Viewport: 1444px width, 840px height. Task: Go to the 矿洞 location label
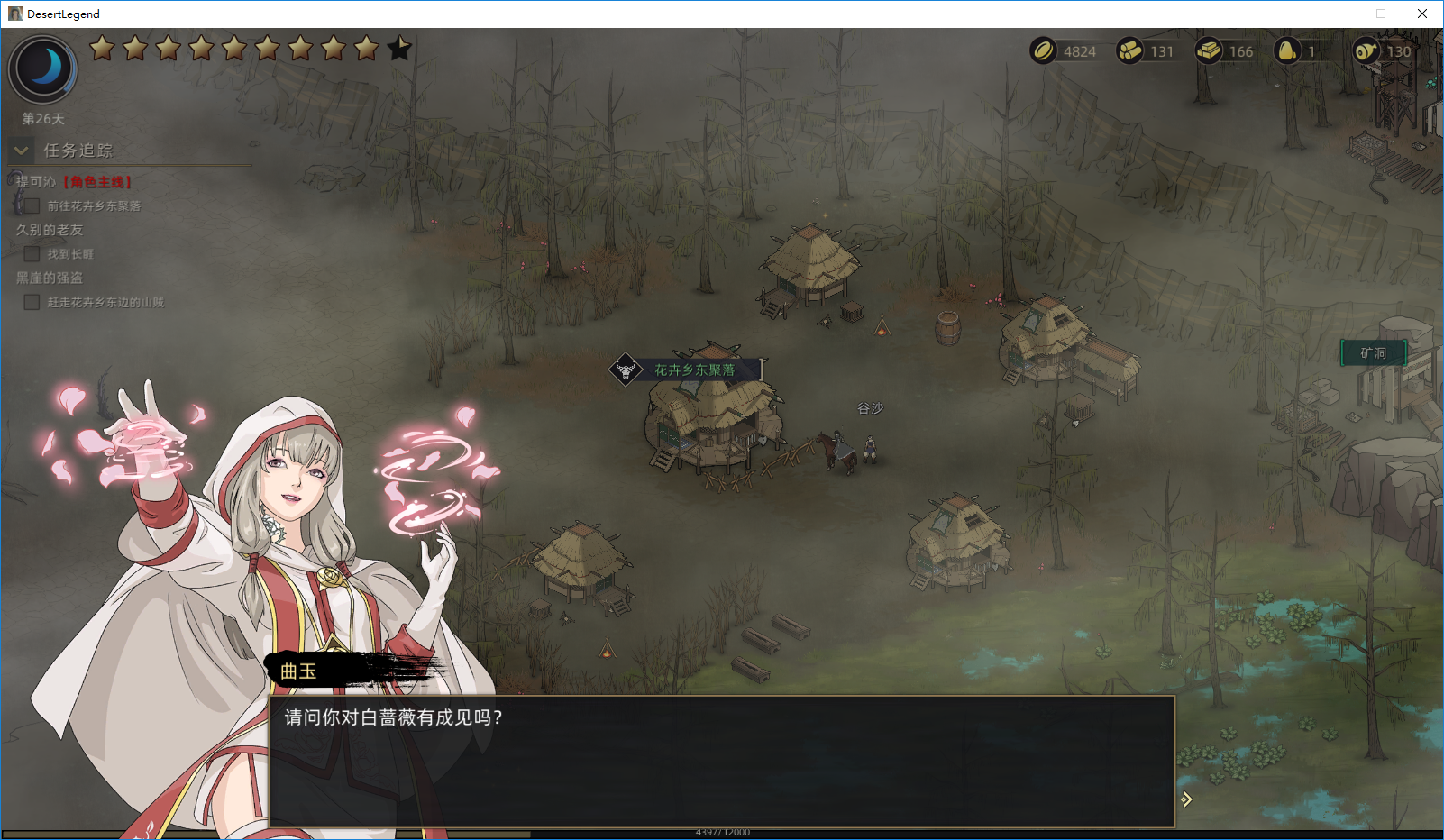click(1373, 353)
